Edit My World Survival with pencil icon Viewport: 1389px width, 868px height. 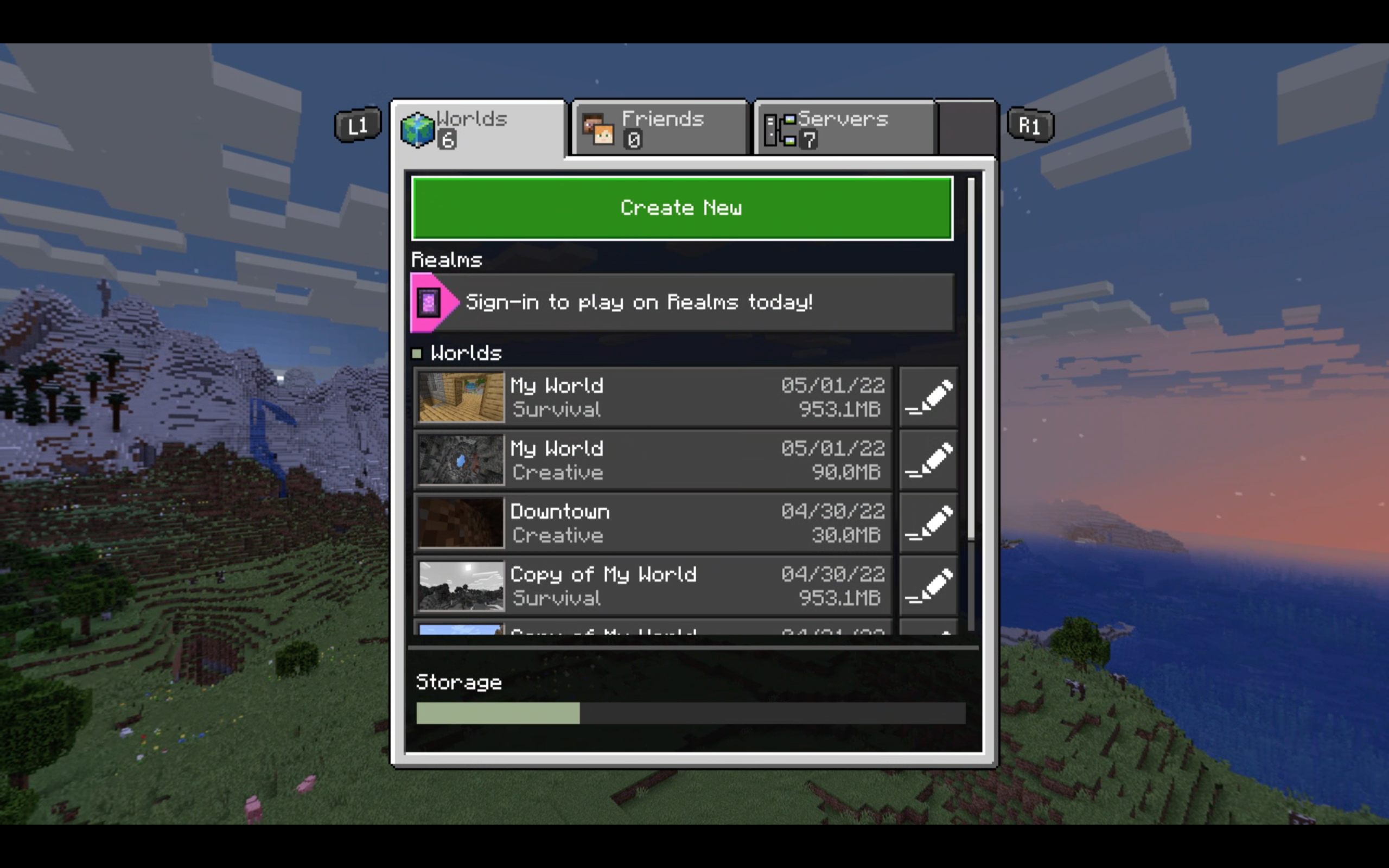pyautogui.click(x=928, y=397)
